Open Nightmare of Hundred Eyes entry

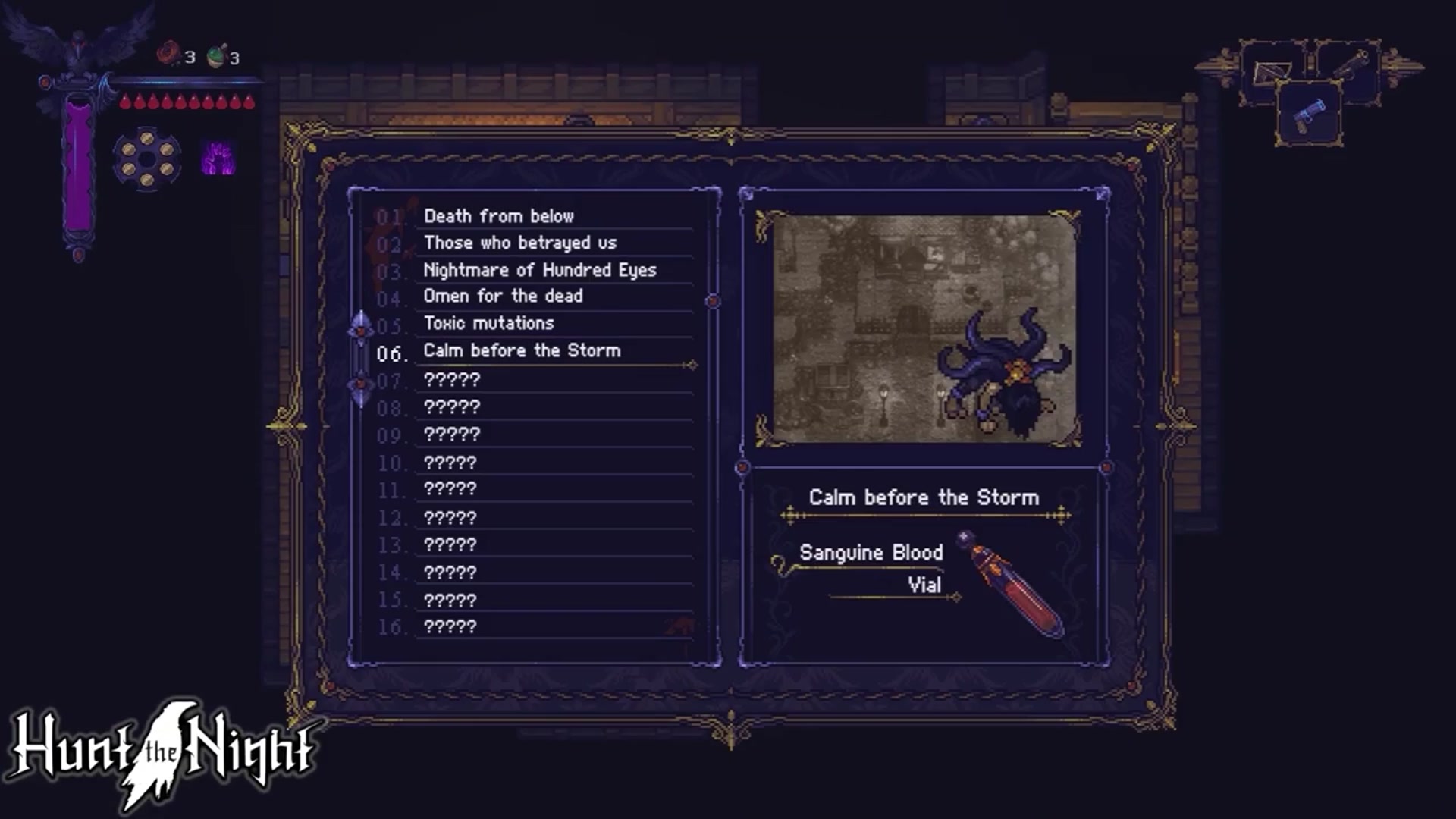[x=539, y=270]
